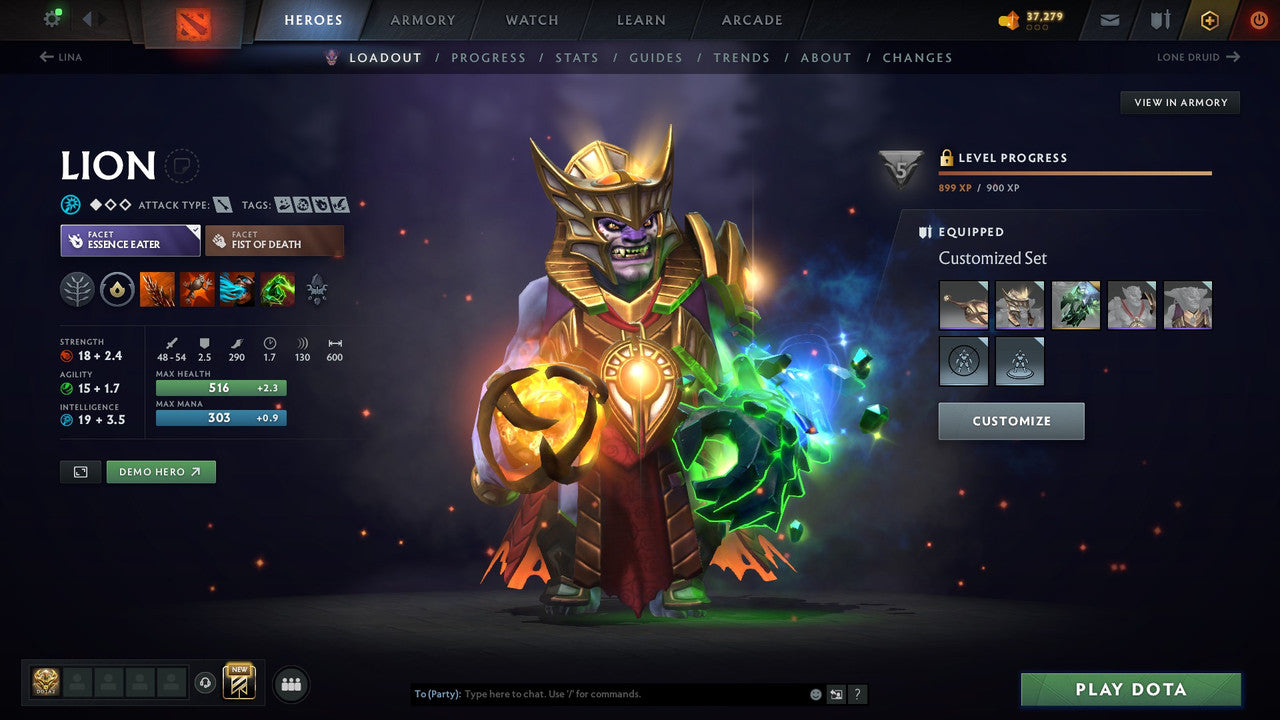Switch to the Stats tab

(577, 57)
